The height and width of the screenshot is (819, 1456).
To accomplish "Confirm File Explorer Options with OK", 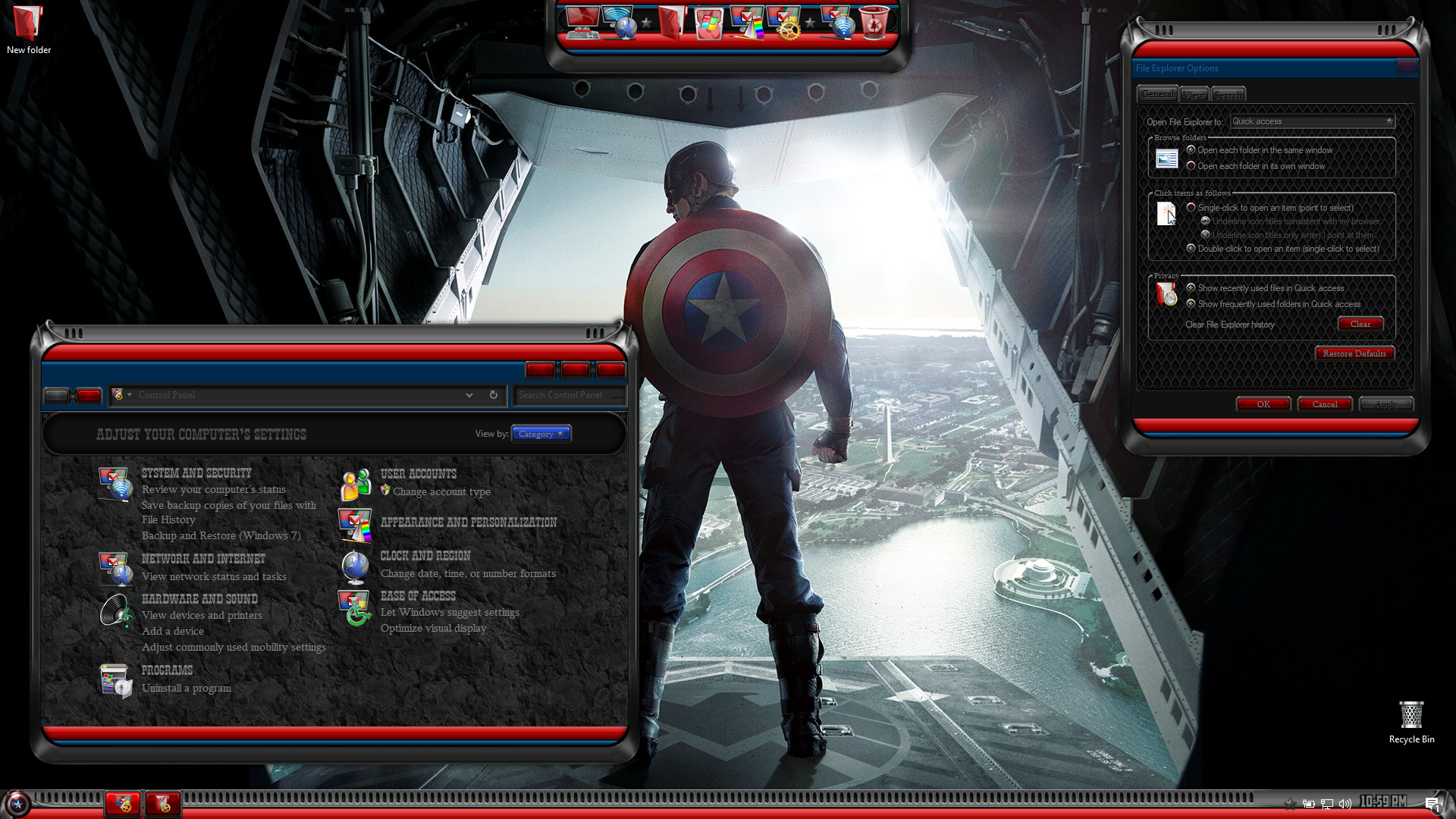I will tap(1263, 404).
